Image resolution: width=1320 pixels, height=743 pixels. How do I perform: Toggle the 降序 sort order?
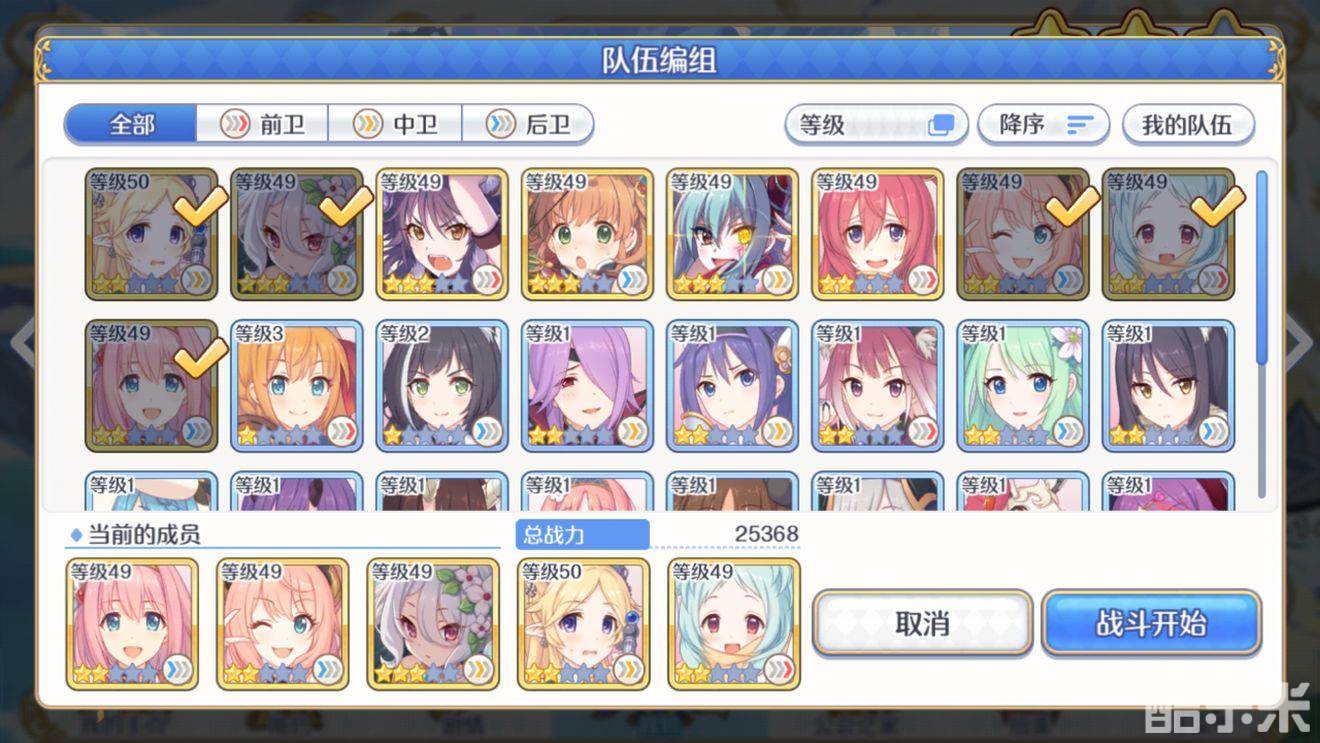click(1043, 125)
